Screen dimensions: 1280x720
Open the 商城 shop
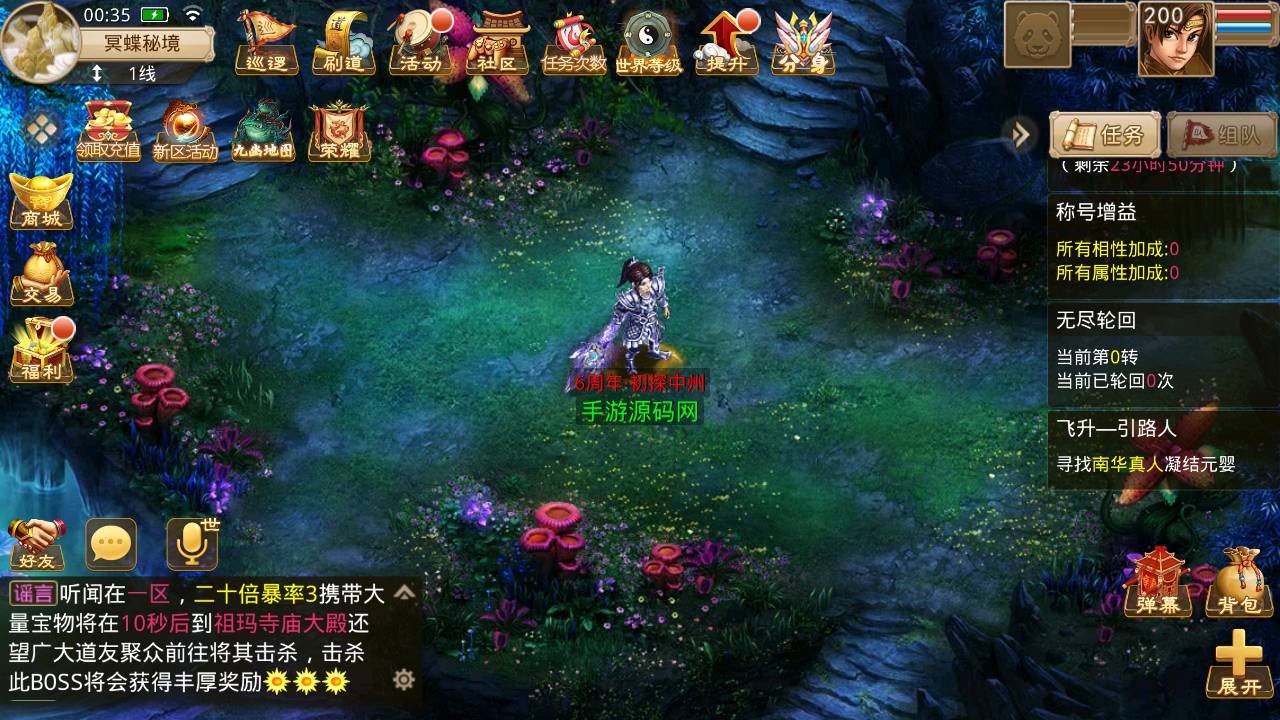(42, 201)
